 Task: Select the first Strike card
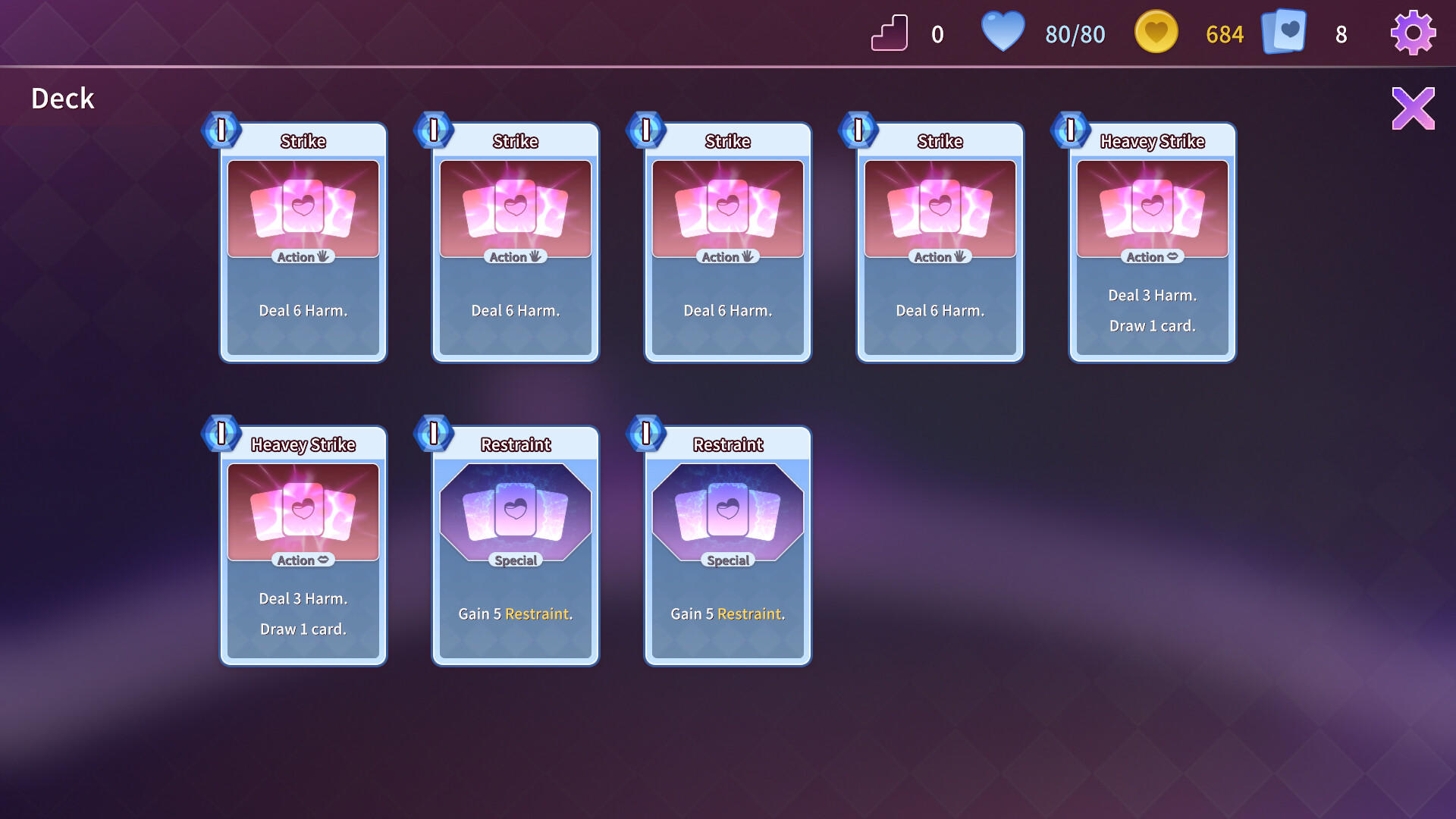(x=303, y=243)
